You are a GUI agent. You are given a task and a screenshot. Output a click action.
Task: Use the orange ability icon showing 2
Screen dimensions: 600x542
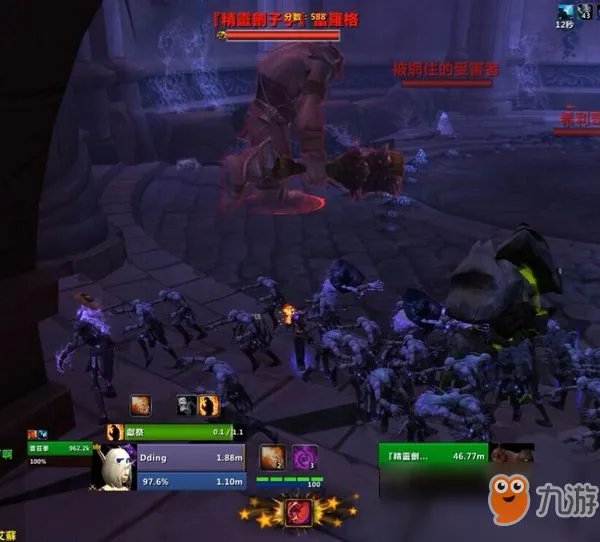click(273, 458)
